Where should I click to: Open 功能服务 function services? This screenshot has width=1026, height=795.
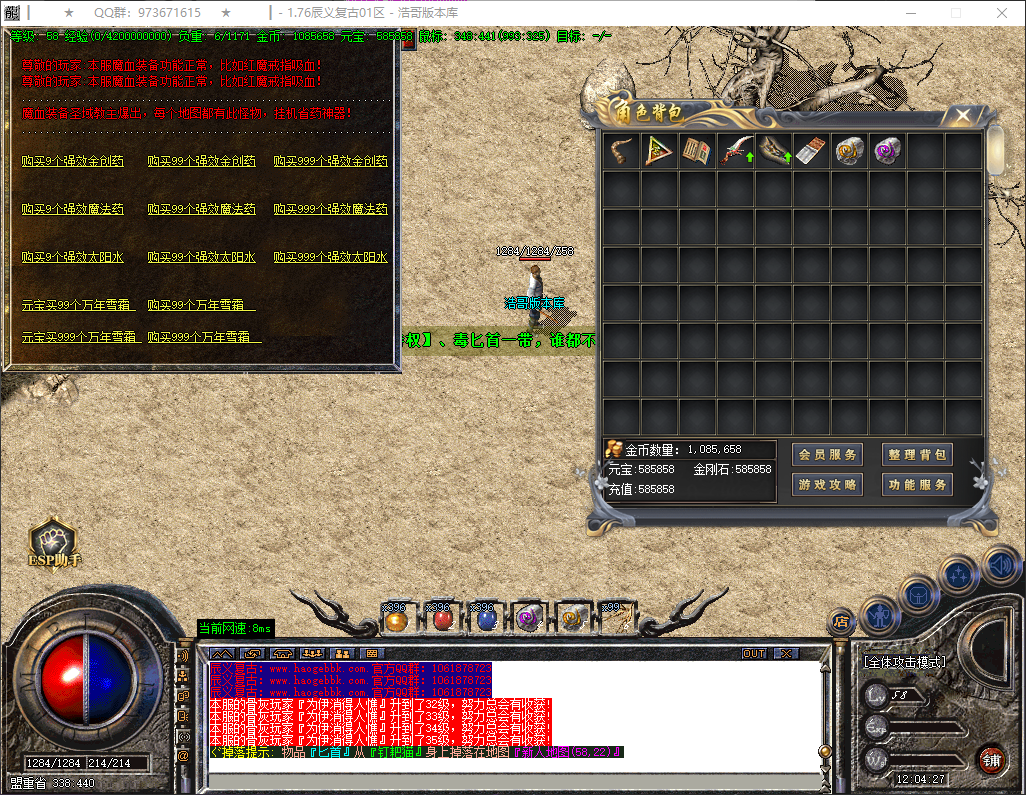[917, 485]
